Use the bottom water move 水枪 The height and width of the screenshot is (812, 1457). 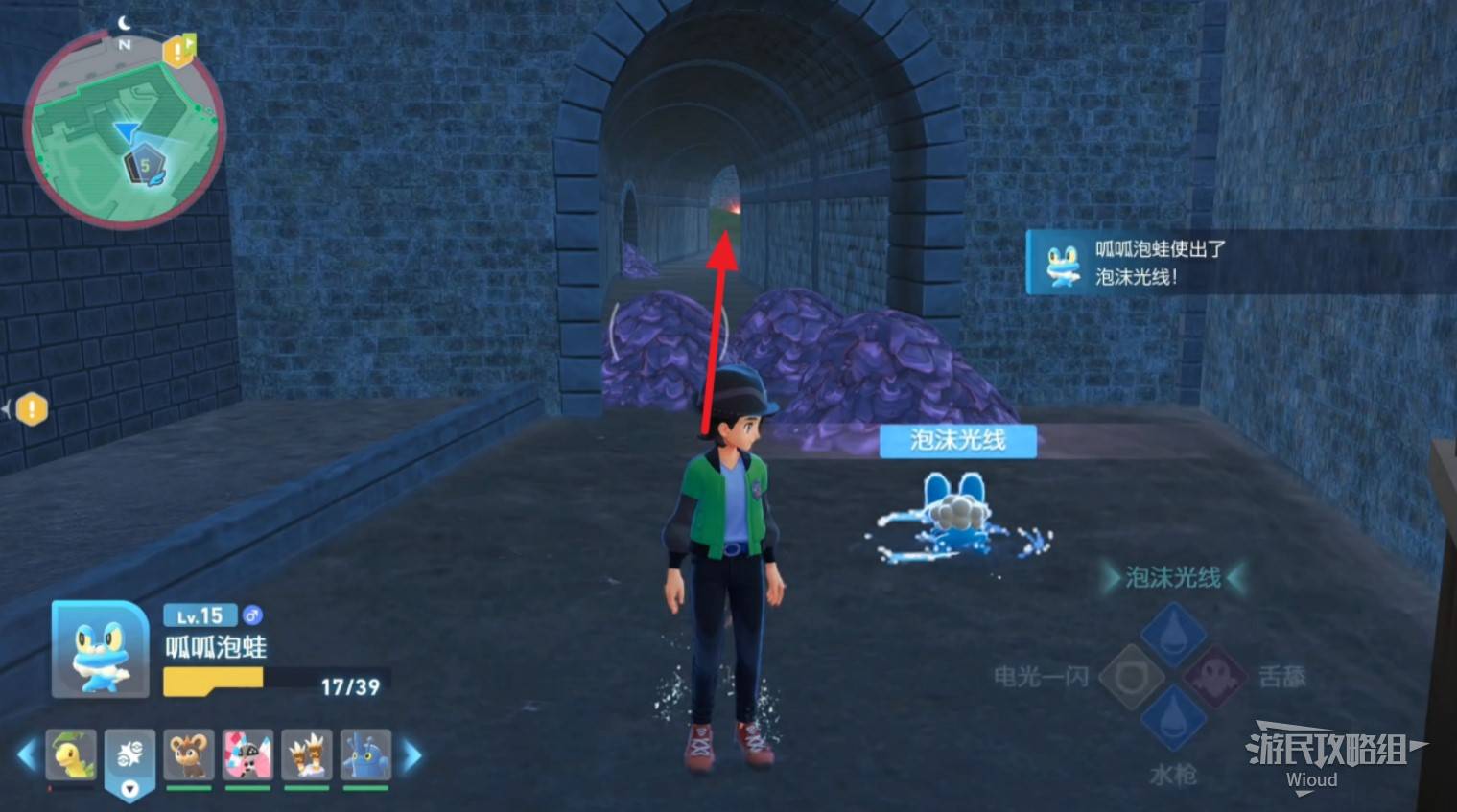click(1172, 719)
